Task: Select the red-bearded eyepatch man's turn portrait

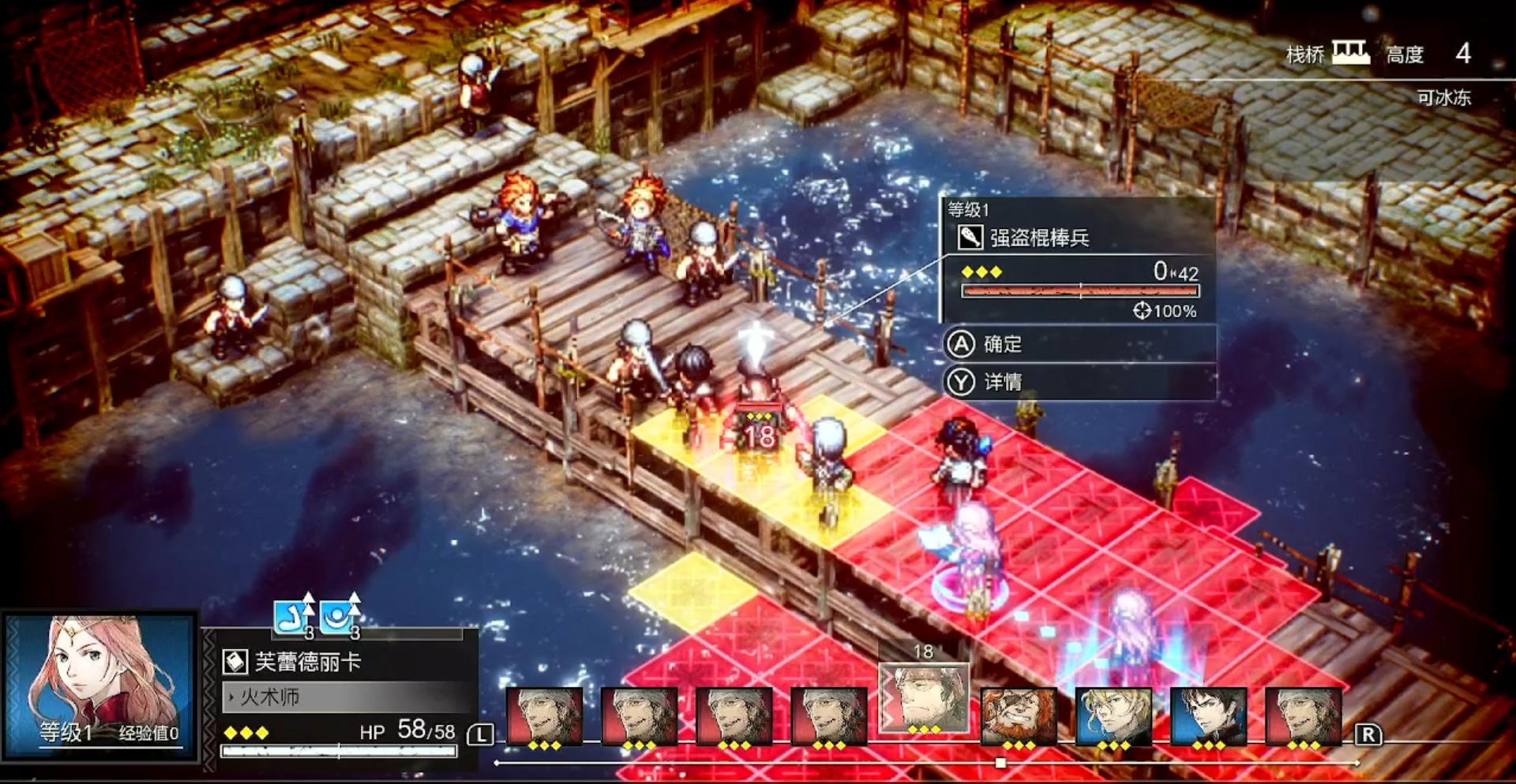Action: [x=1019, y=715]
